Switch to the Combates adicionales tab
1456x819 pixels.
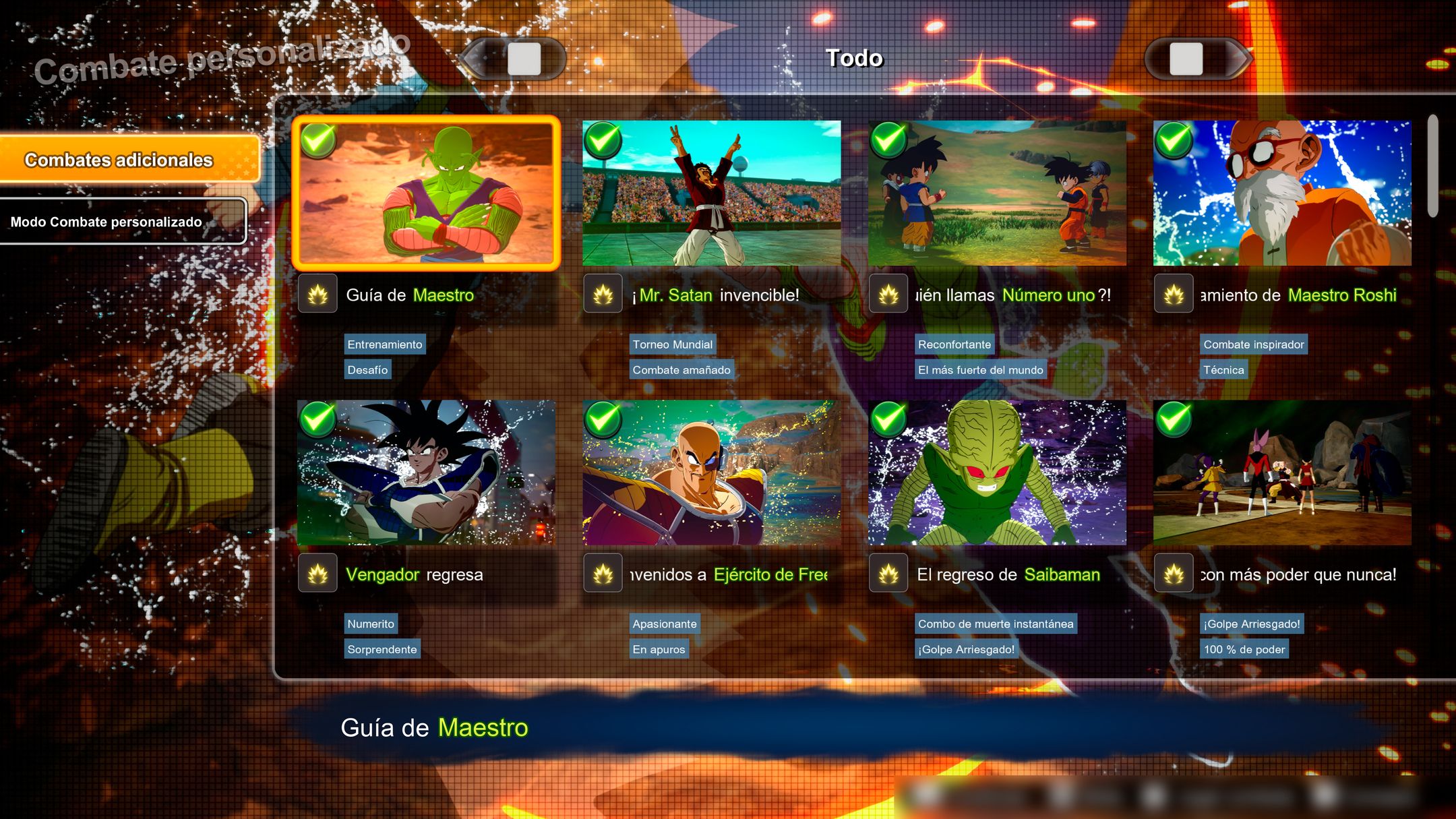(x=128, y=160)
